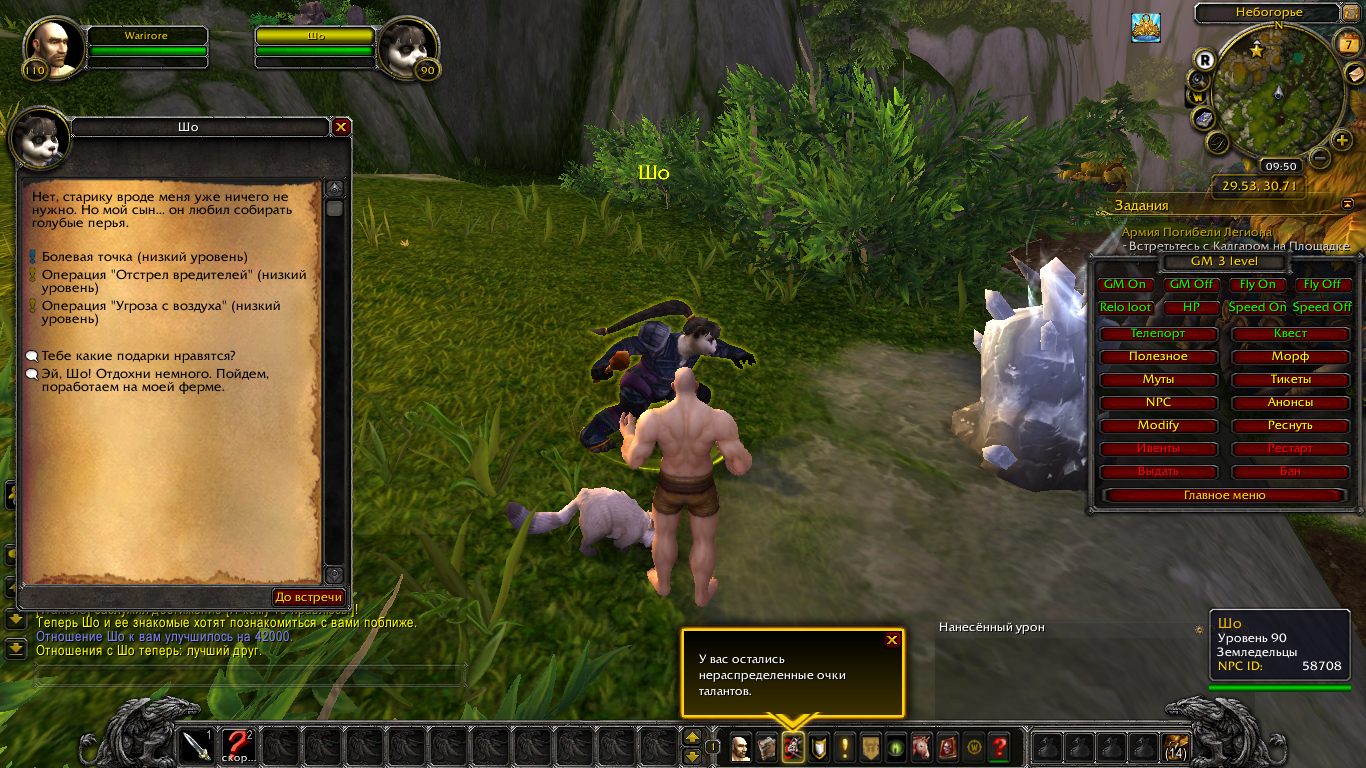Open the backpack bag slot
Screen dimensions: 1366x768
pyautogui.click(x=1176, y=746)
